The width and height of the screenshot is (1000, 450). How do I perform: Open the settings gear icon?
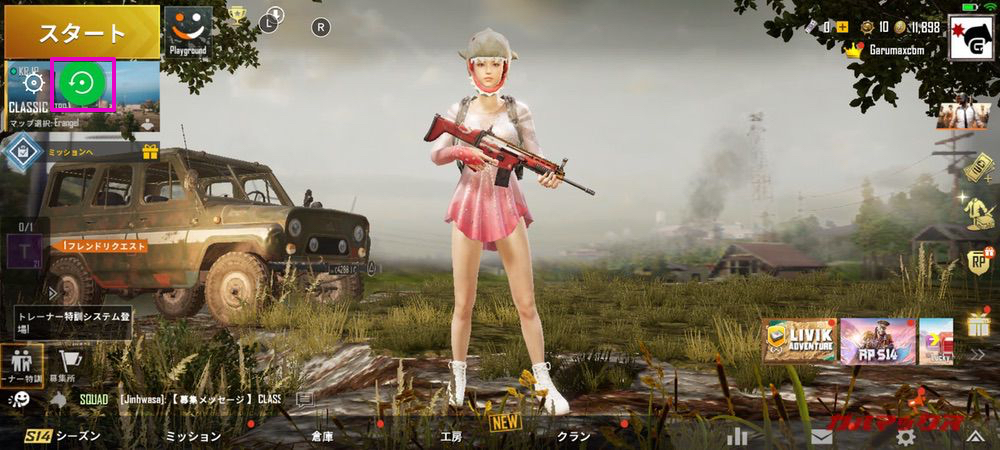click(x=906, y=436)
